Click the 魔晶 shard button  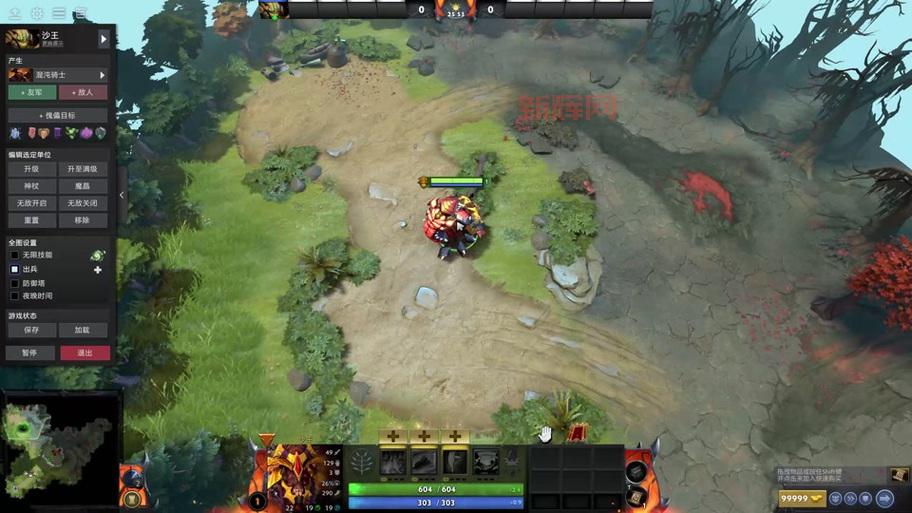tap(83, 186)
